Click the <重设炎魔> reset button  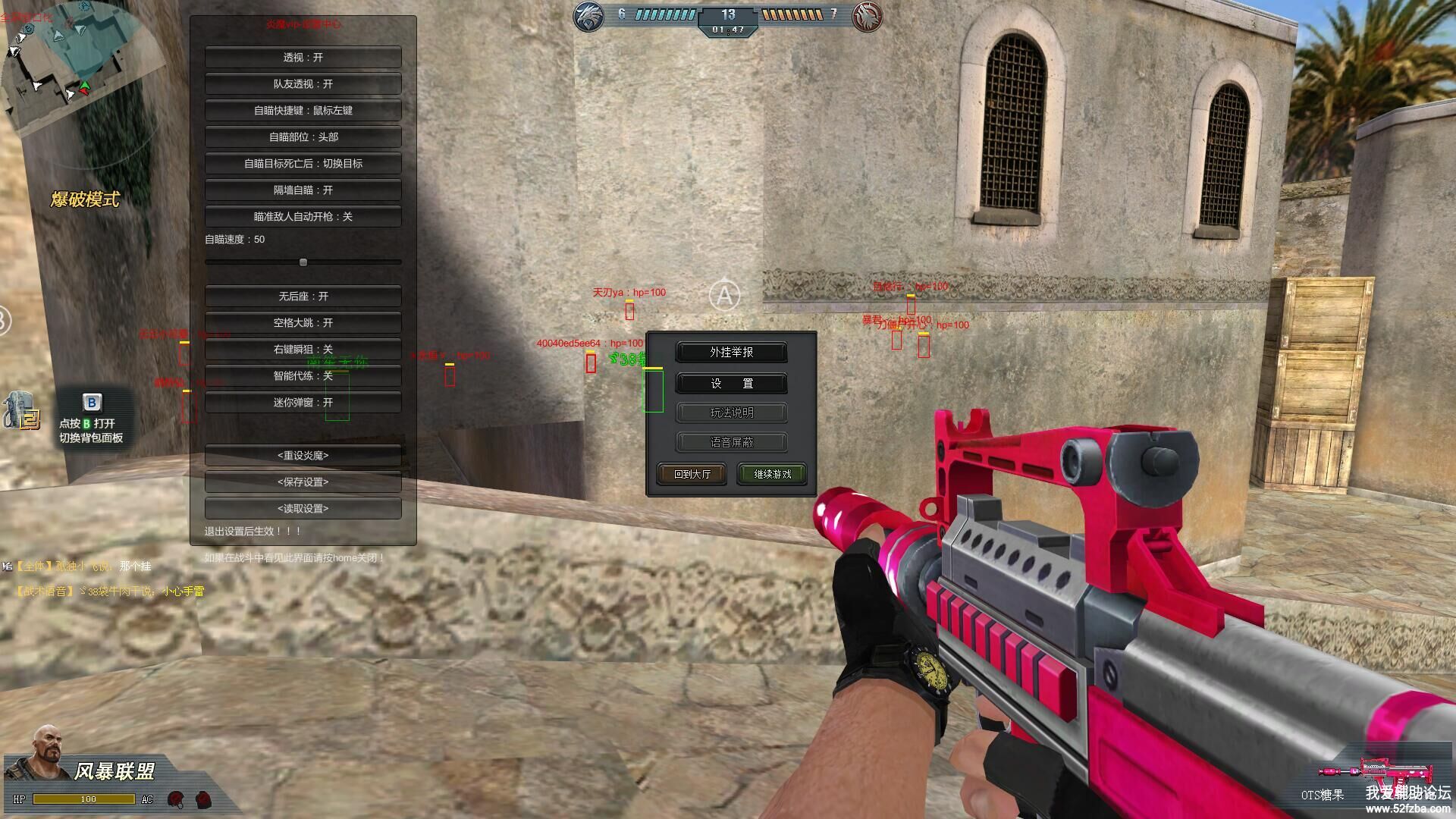(x=303, y=456)
